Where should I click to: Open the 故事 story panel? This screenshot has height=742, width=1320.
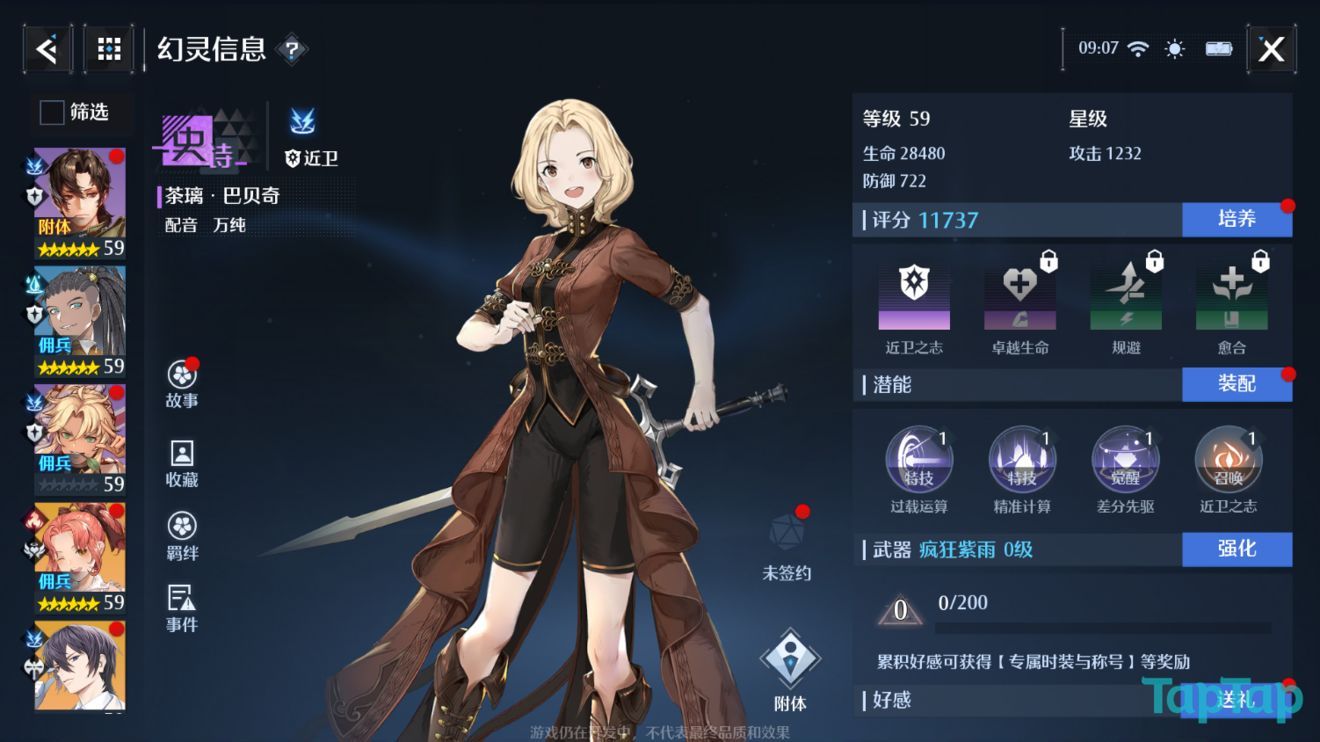pos(181,382)
